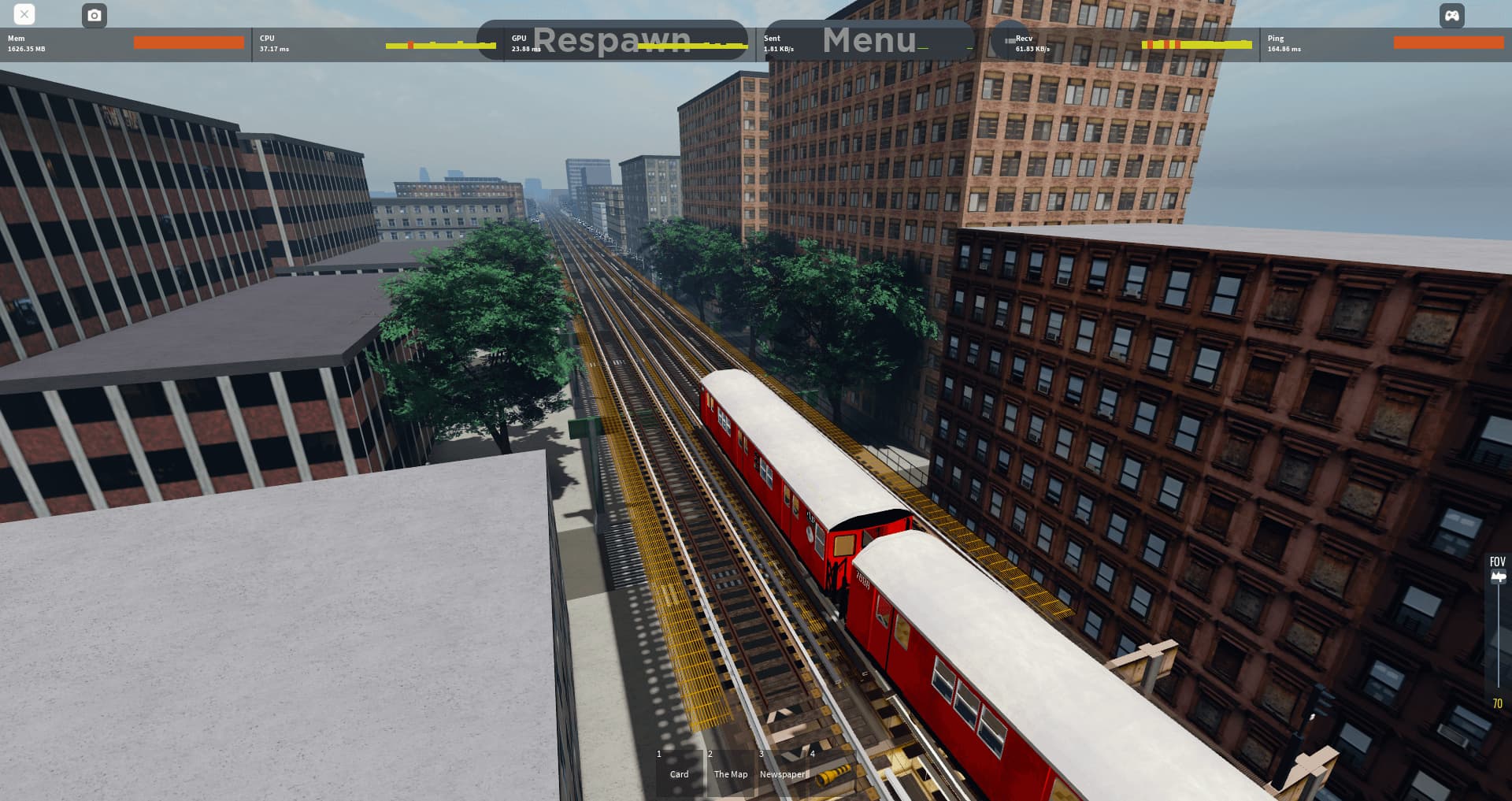Viewport: 1512px width, 801px height.
Task: Click the X icon at top-left
Action: click(24, 14)
